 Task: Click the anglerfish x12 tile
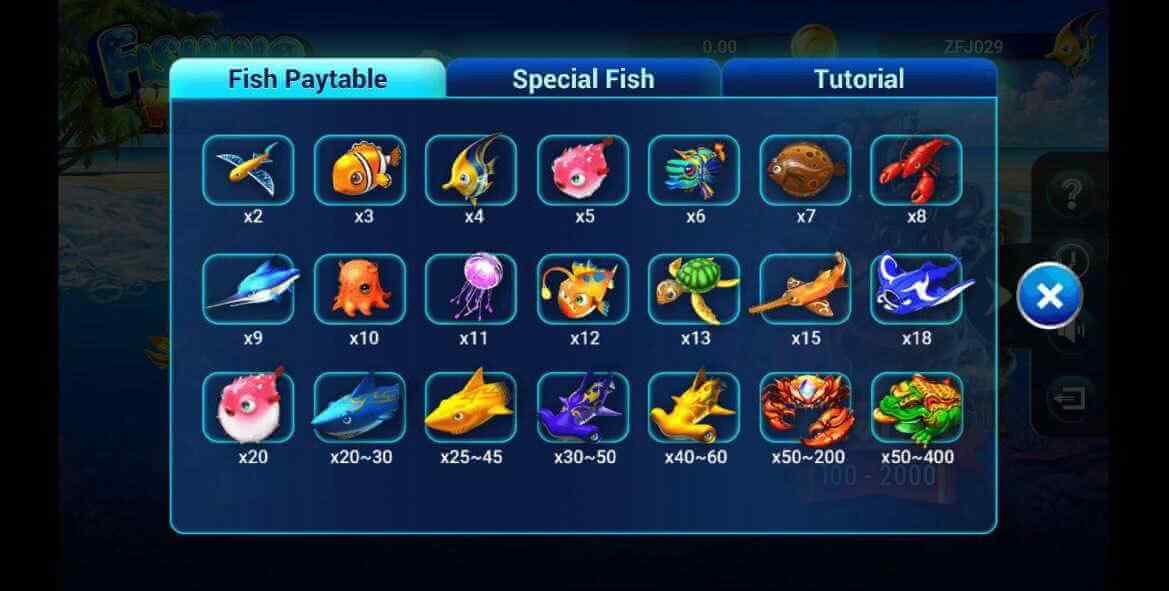pos(583,289)
